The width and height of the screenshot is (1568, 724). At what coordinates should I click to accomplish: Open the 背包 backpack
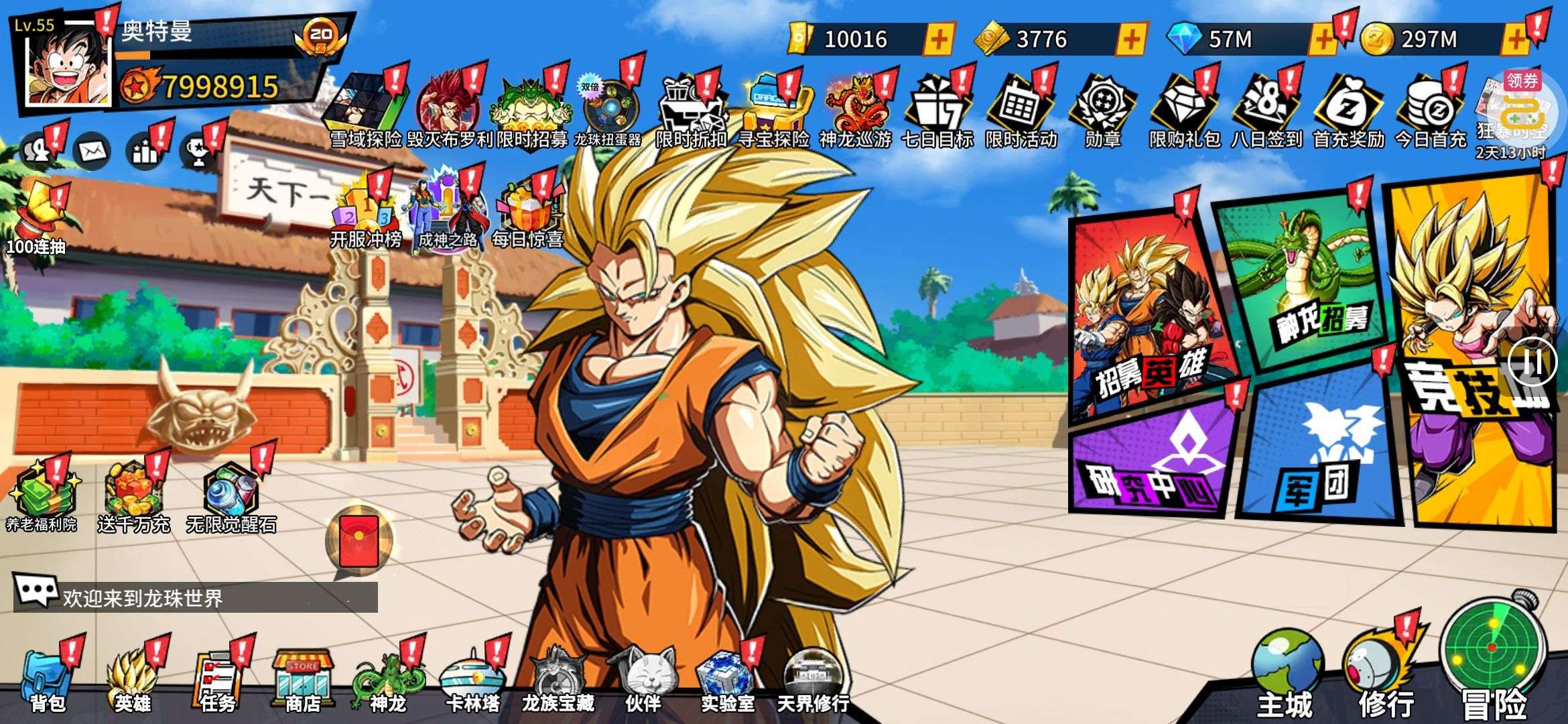[x=47, y=678]
